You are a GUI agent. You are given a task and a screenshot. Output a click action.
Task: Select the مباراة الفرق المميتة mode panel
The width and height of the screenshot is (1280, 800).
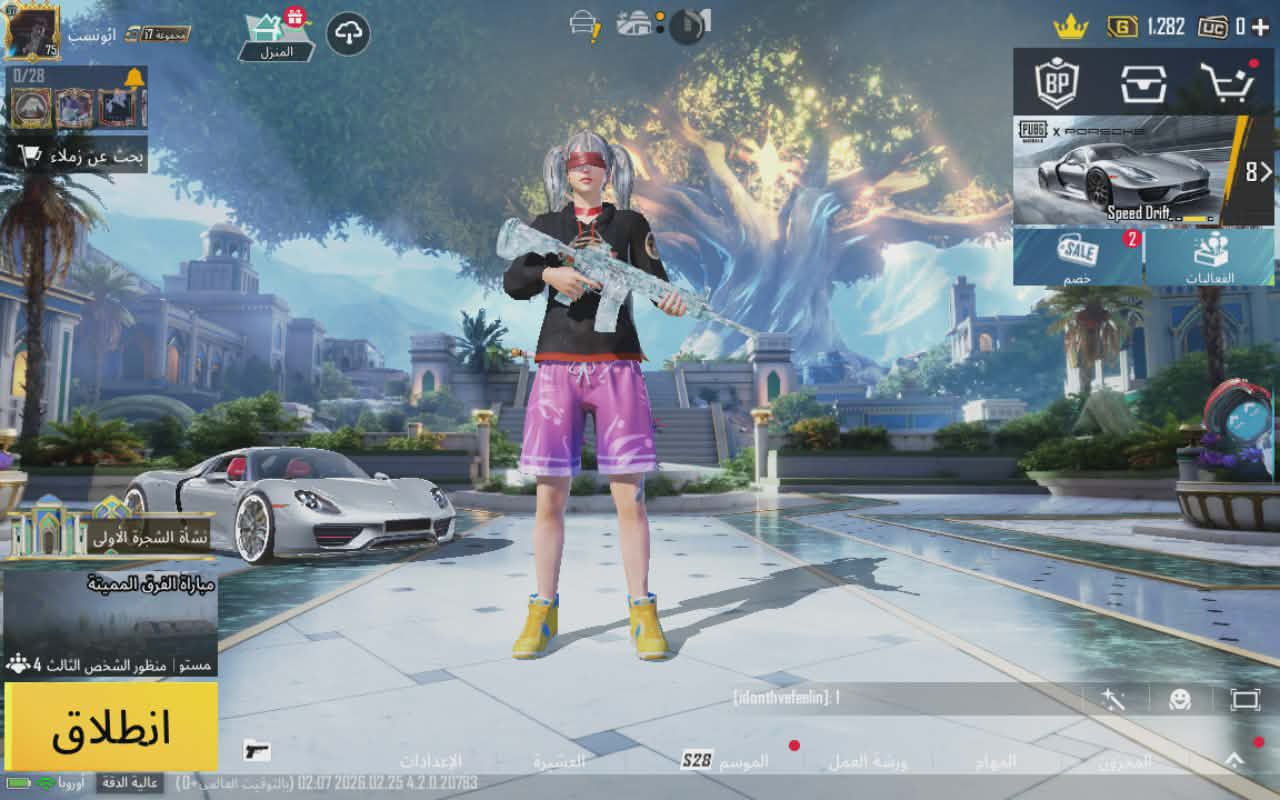pyautogui.click(x=110, y=620)
